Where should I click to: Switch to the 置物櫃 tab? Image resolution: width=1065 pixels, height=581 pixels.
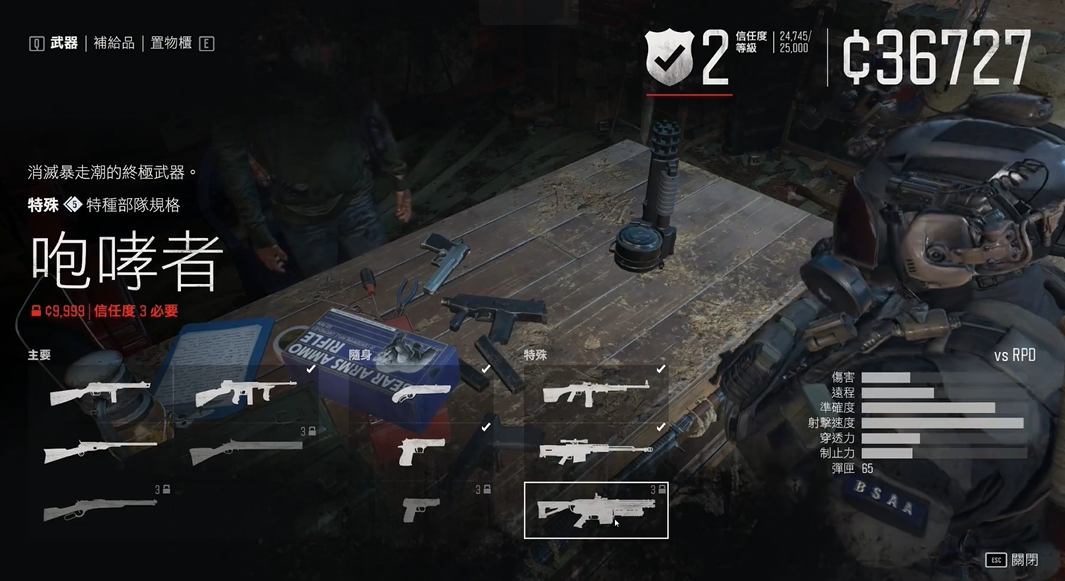click(170, 43)
